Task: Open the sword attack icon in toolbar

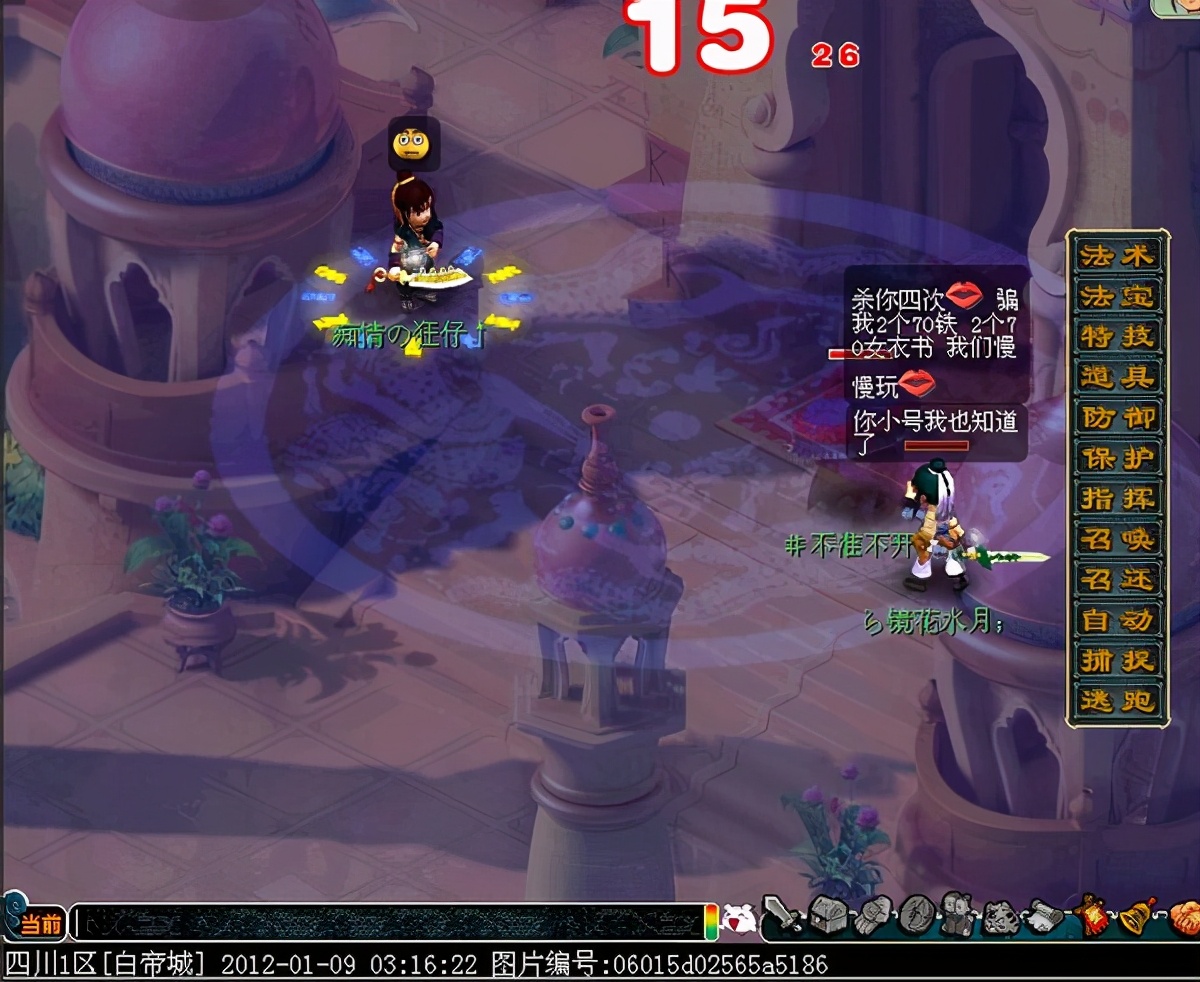Action: (781, 915)
